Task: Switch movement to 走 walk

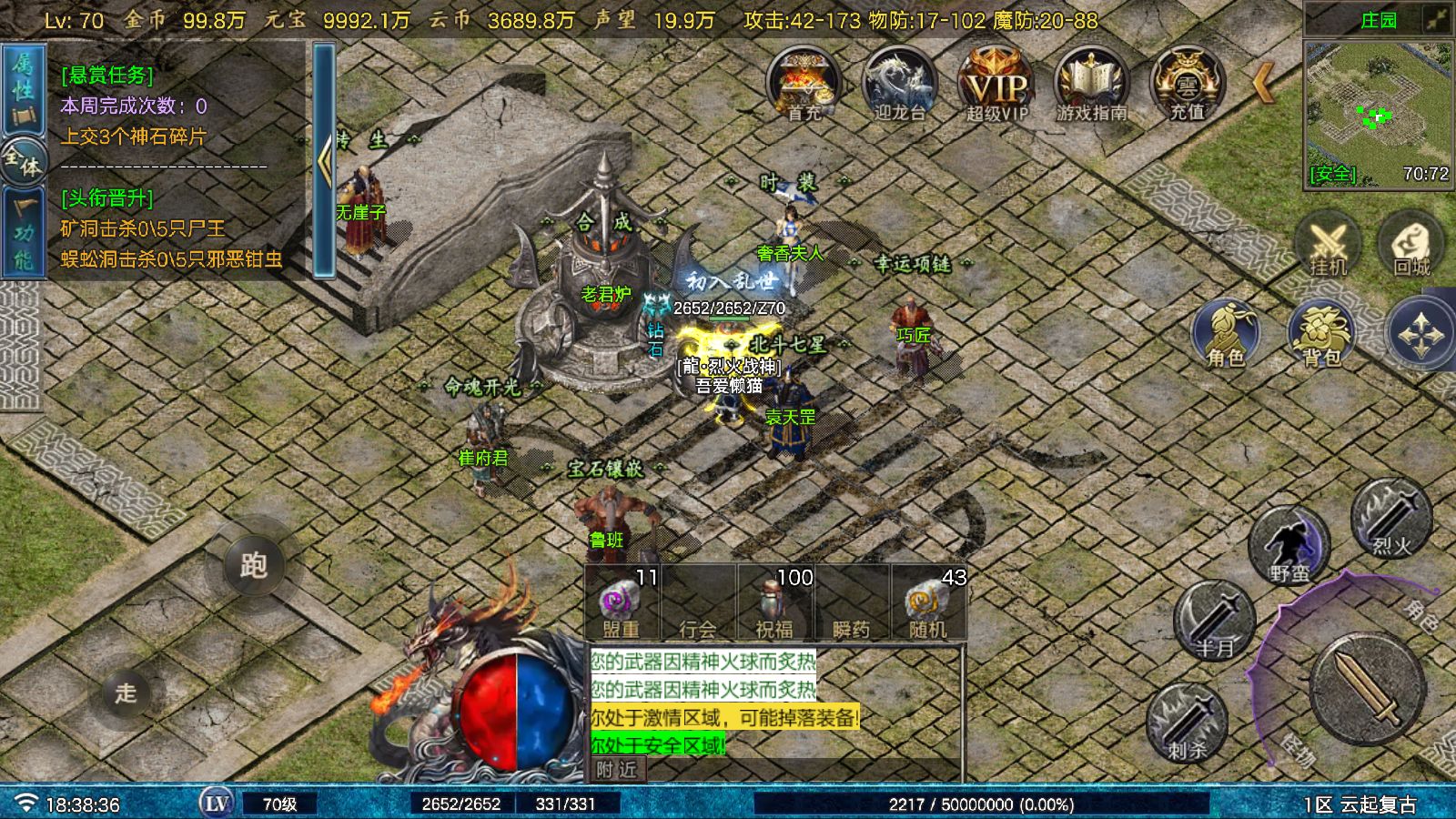Action: 126,693
